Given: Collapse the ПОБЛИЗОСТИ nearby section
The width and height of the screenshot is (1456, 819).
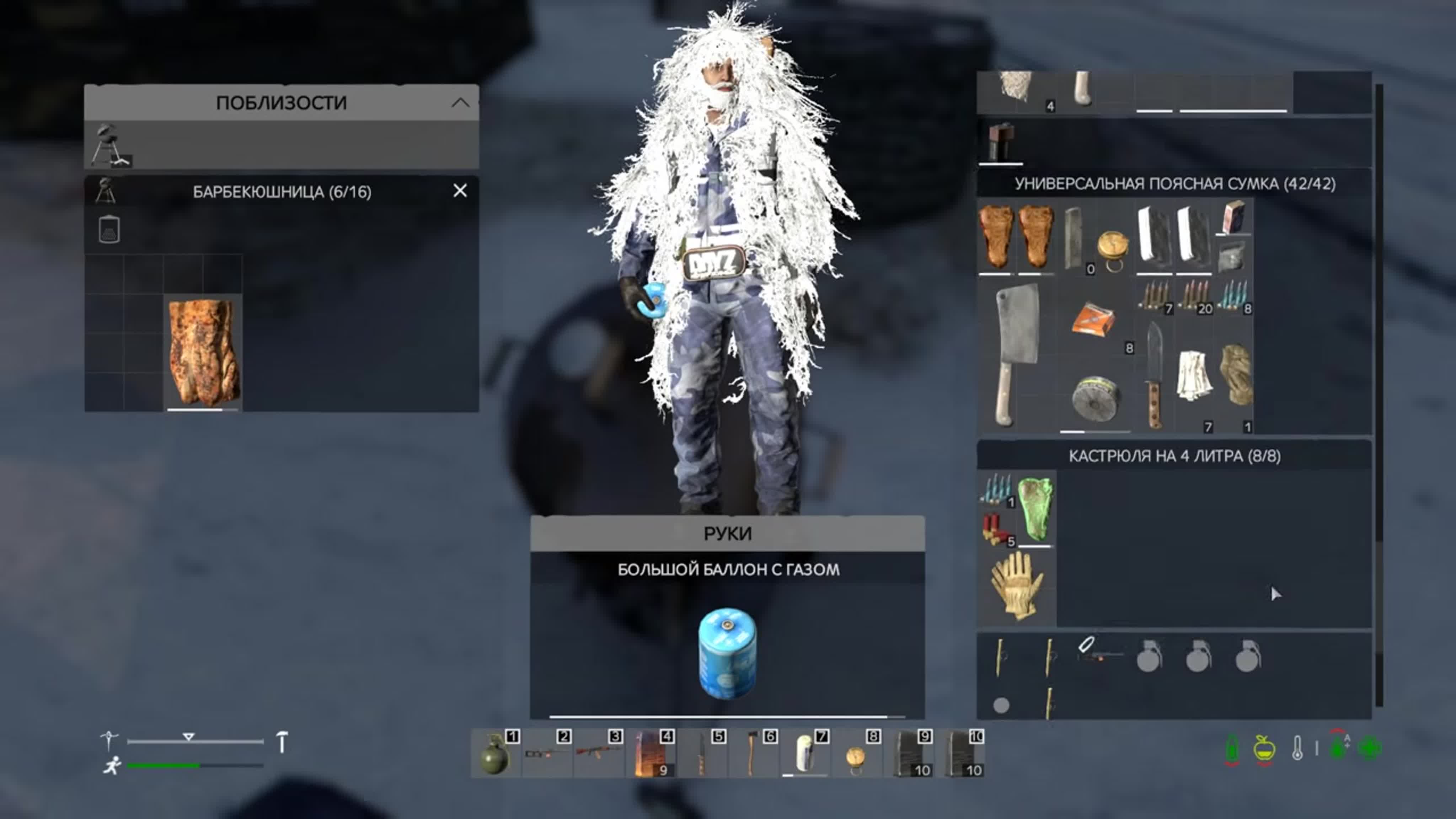Looking at the screenshot, I should tap(460, 103).
